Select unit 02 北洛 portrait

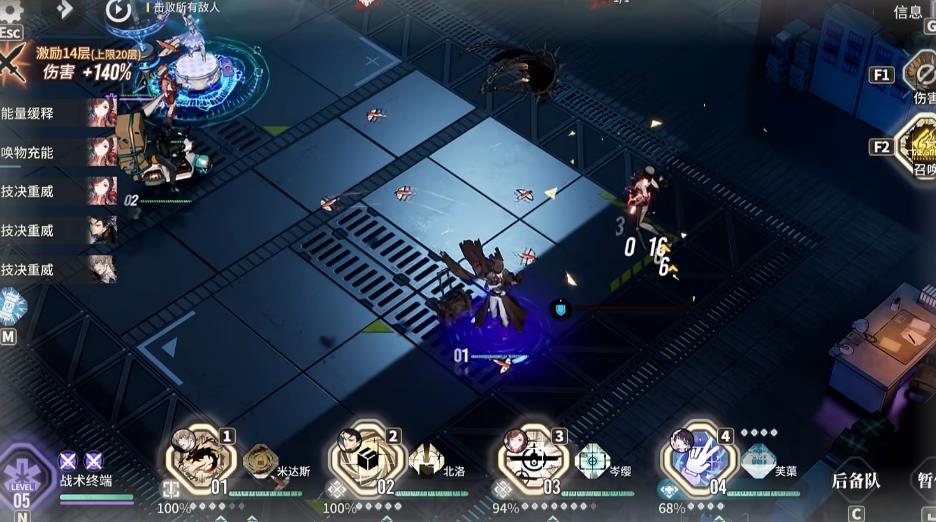tap(367, 458)
